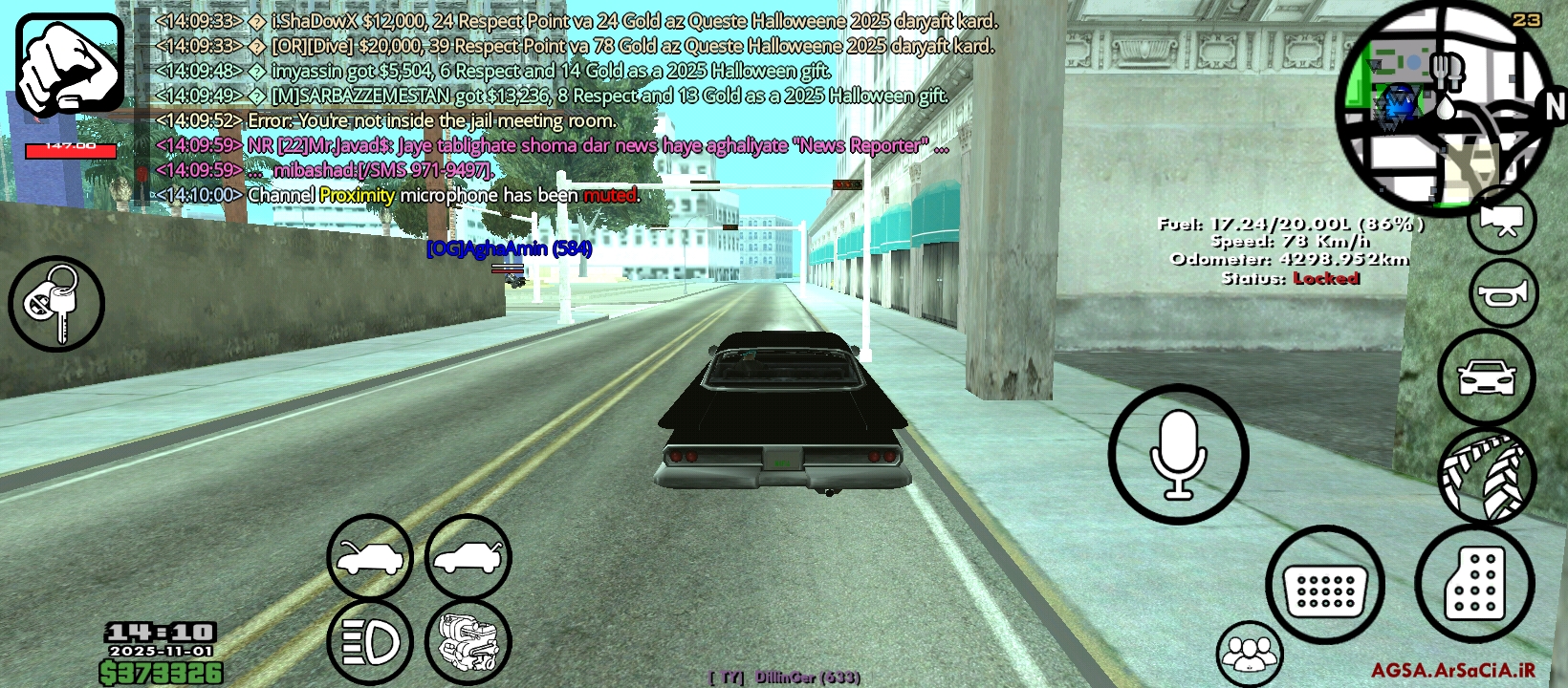Tap the fist weapon icon

point(70,64)
